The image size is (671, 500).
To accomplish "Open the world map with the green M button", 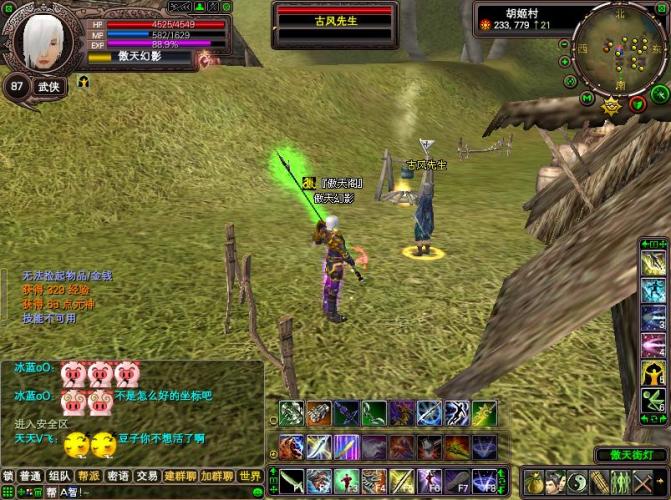I will tap(587, 97).
